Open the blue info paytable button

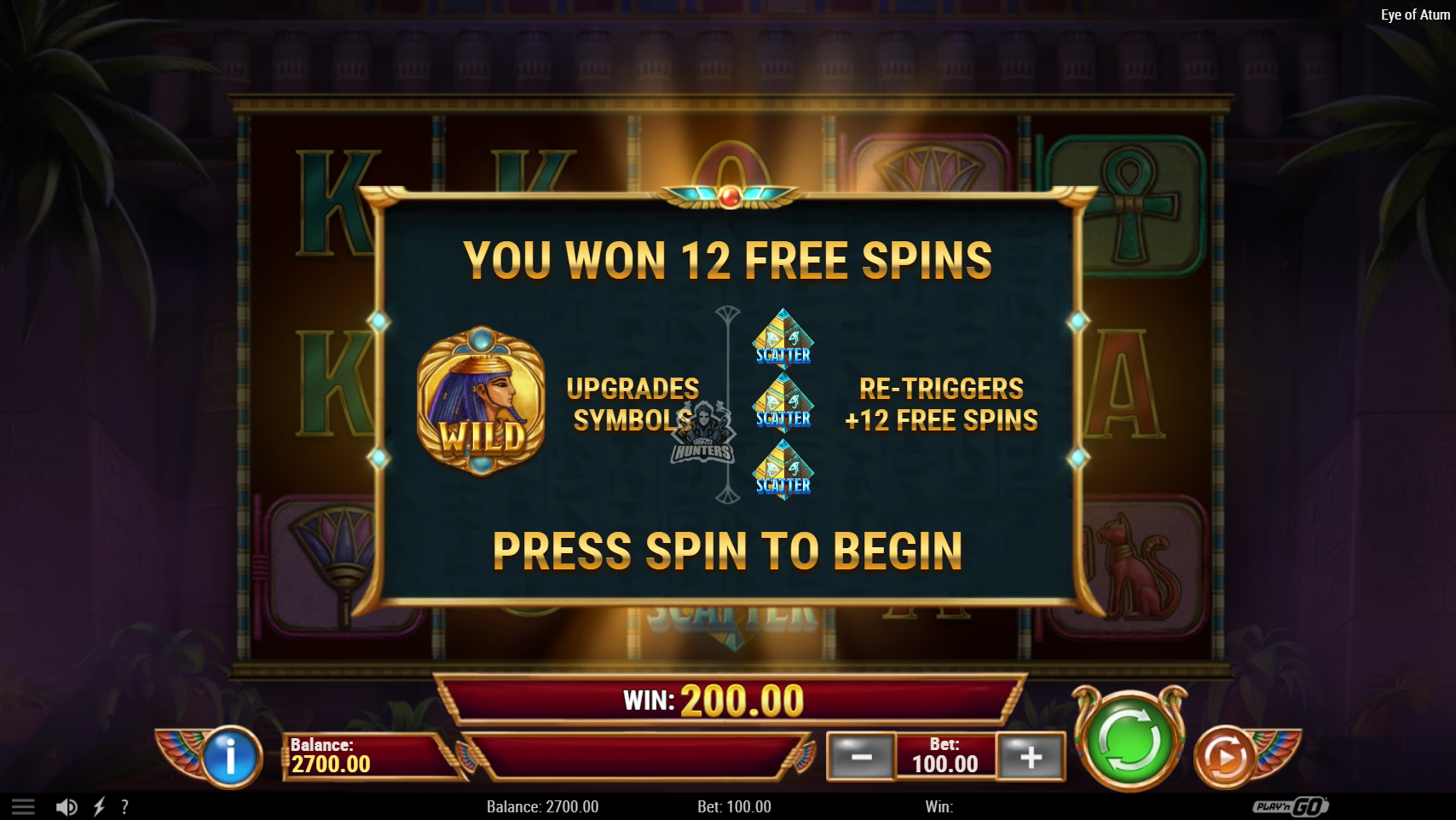[x=230, y=756]
